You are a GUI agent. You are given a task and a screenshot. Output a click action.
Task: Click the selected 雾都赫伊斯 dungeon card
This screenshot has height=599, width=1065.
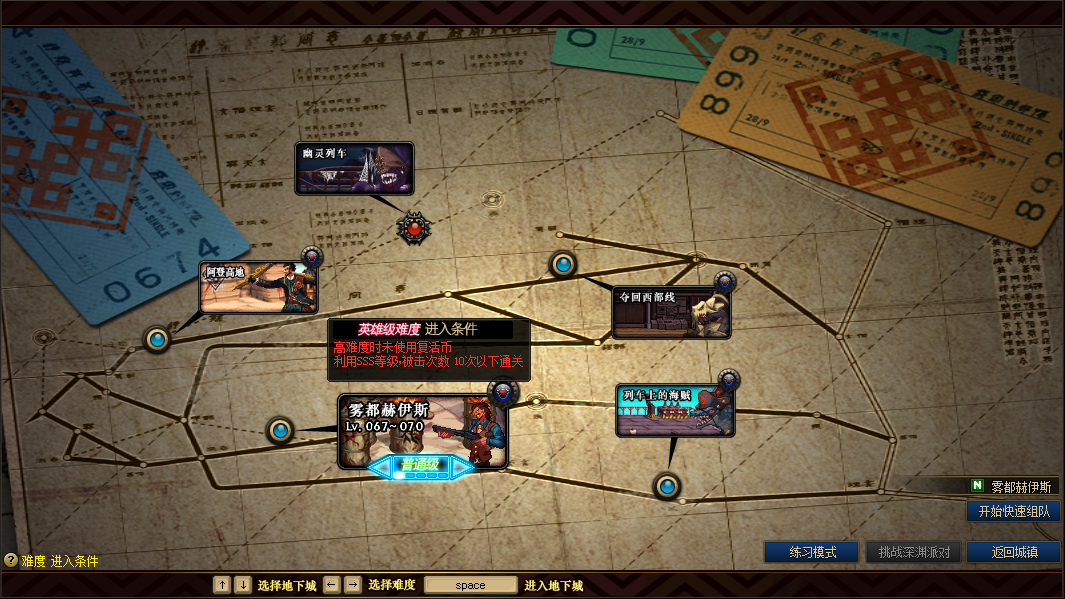pyautogui.click(x=422, y=430)
